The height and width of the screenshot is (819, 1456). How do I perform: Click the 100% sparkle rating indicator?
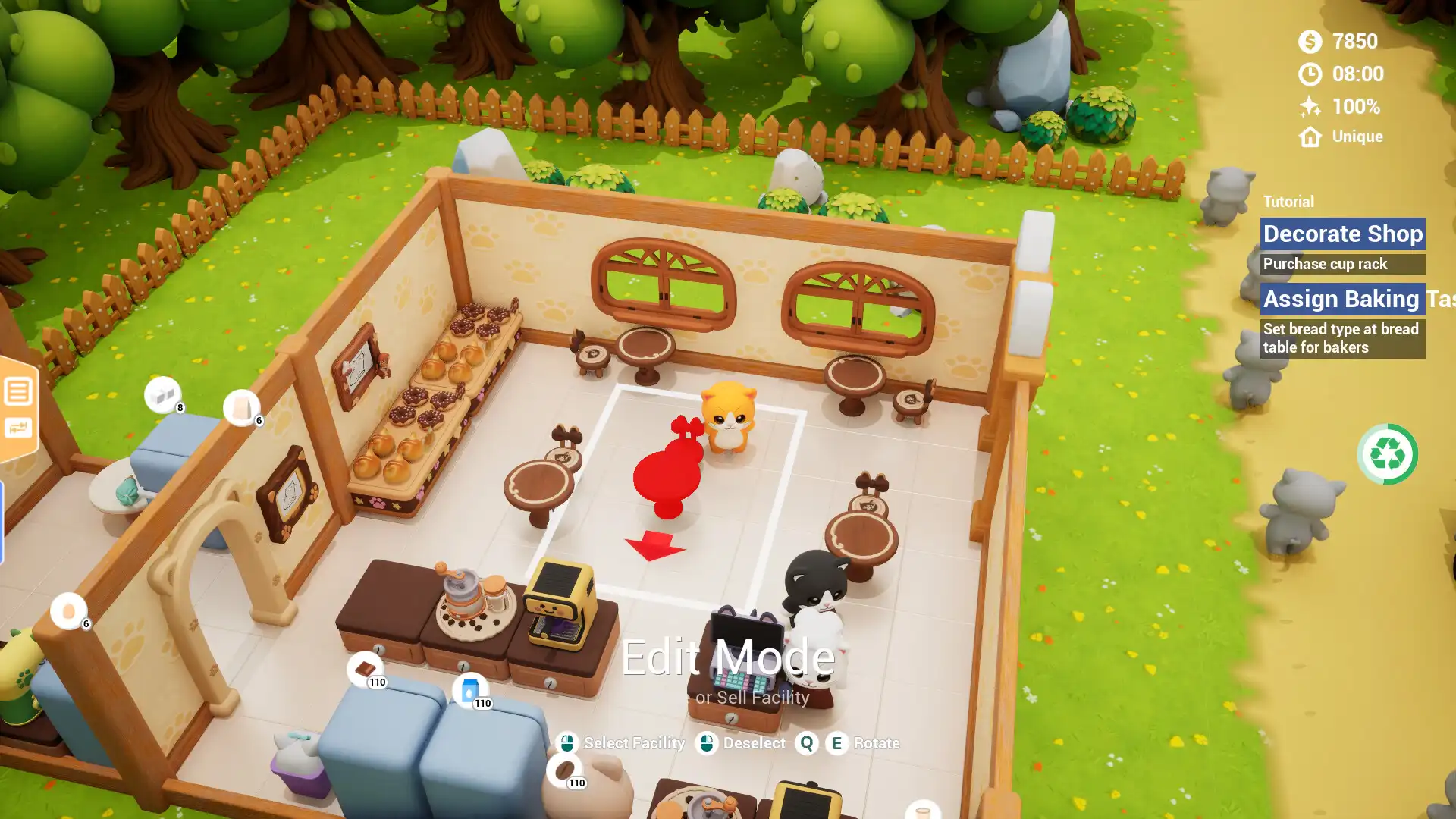(x=1310, y=107)
